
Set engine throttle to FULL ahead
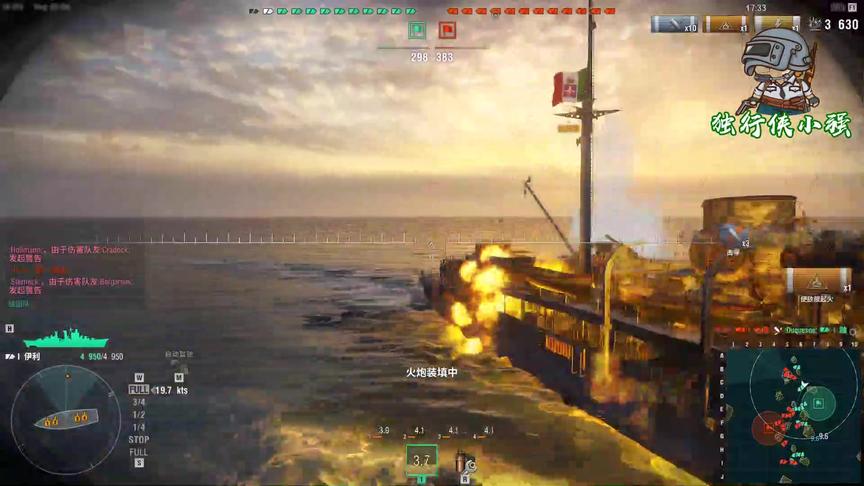(138, 389)
